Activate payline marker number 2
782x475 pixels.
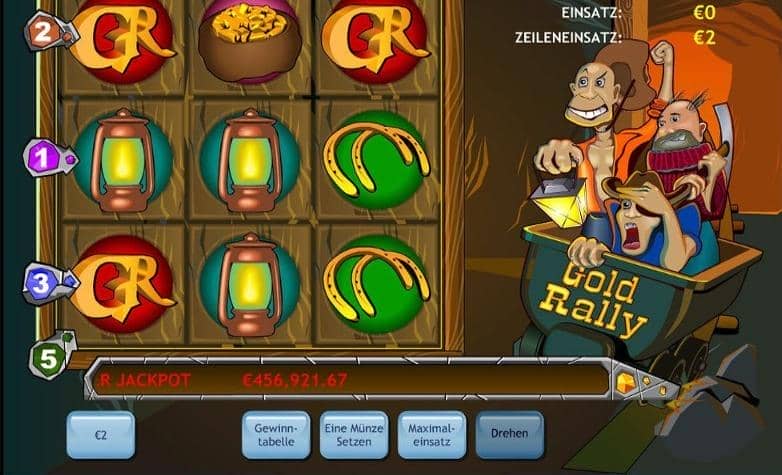tap(43, 32)
